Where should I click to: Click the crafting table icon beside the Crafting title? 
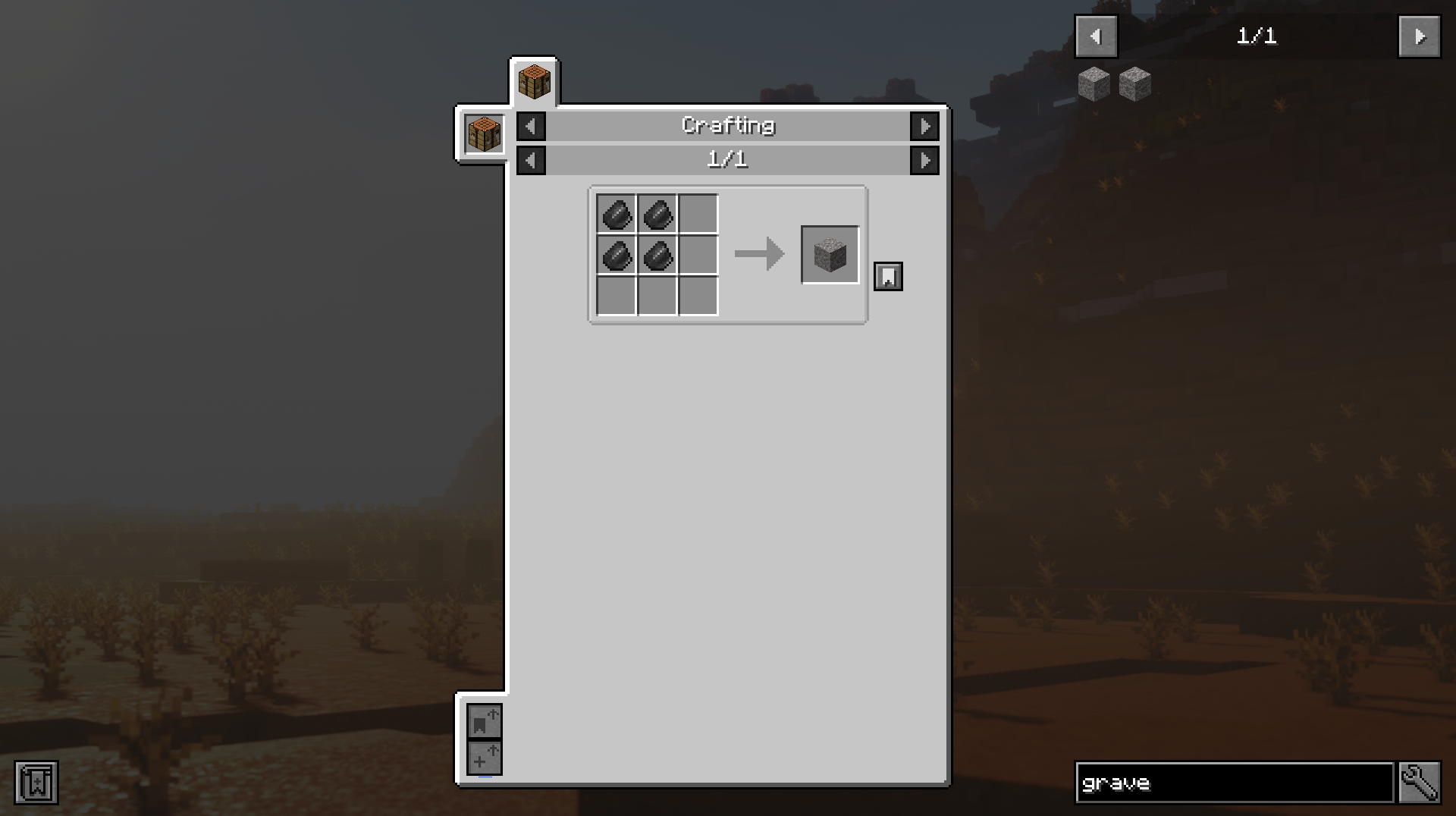pos(482,133)
